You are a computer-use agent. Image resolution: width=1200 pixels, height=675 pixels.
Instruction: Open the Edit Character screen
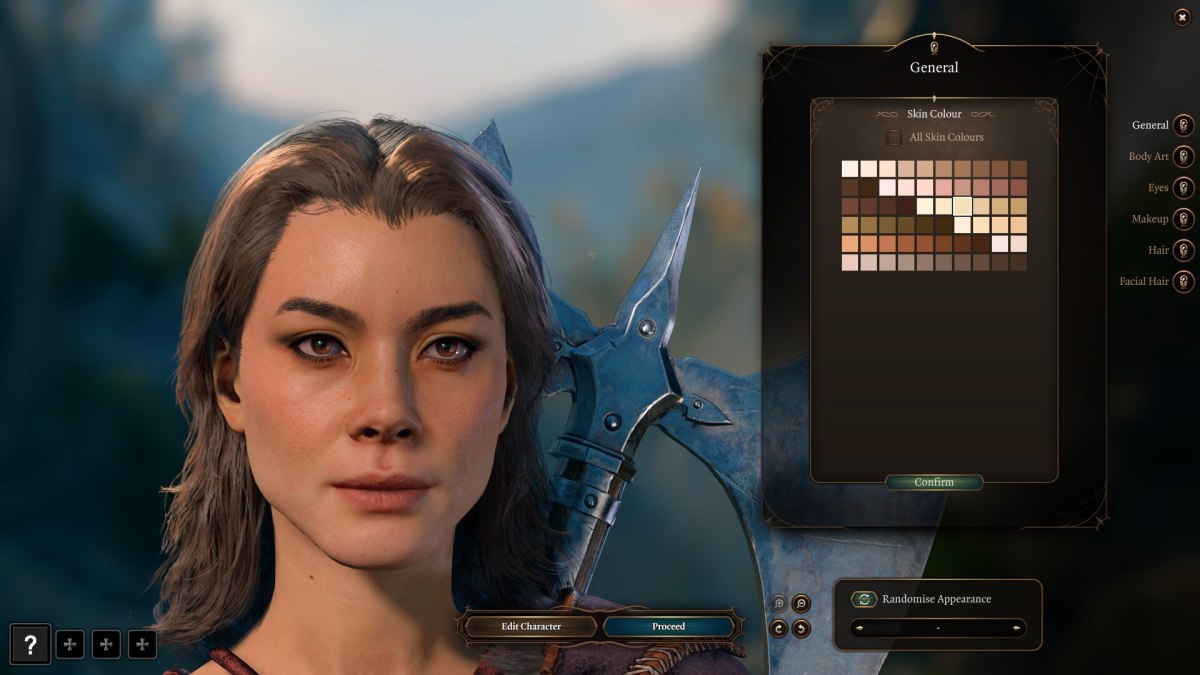(x=531, y=626)
